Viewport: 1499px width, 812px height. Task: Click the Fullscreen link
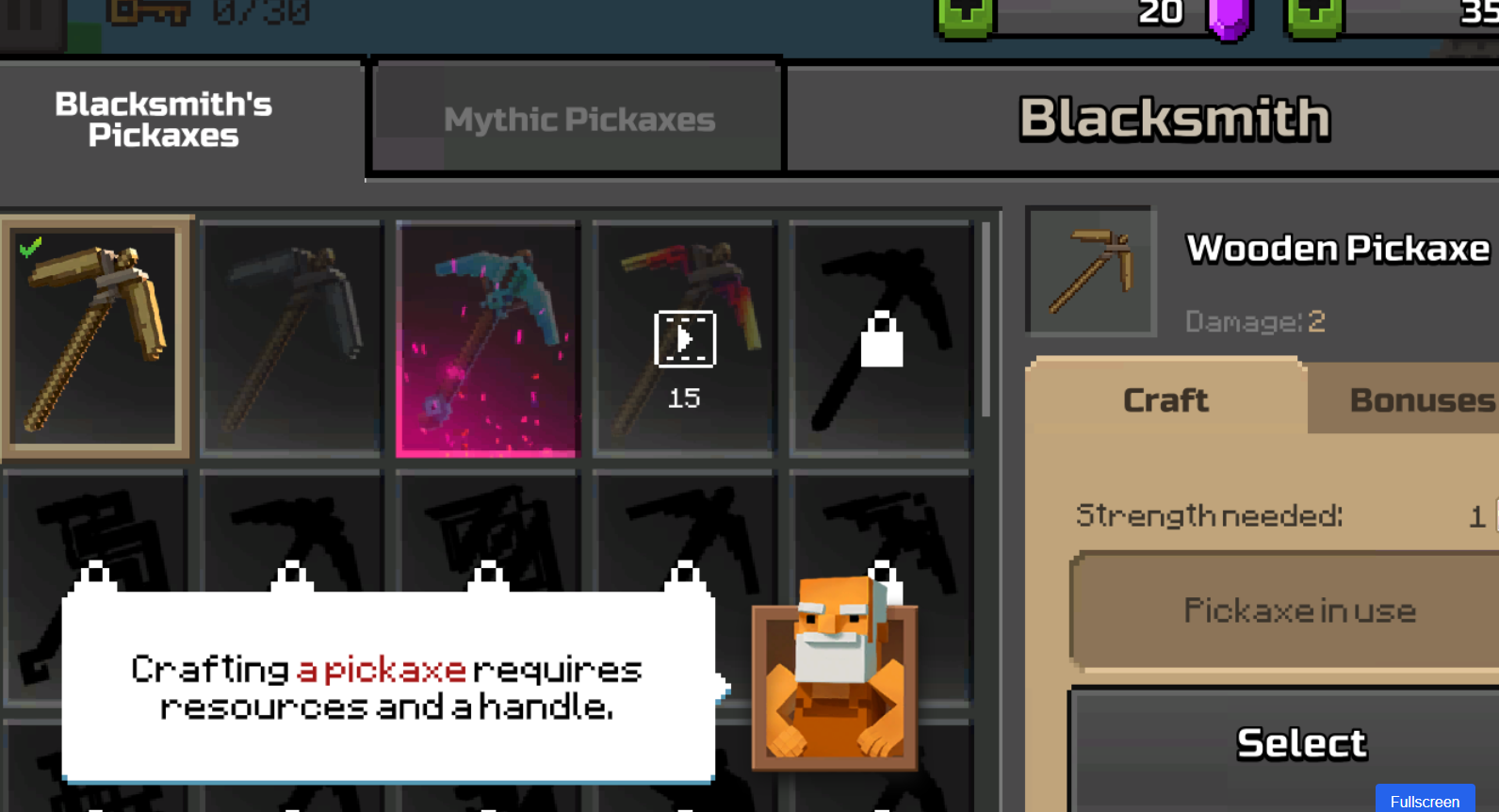1425,800
